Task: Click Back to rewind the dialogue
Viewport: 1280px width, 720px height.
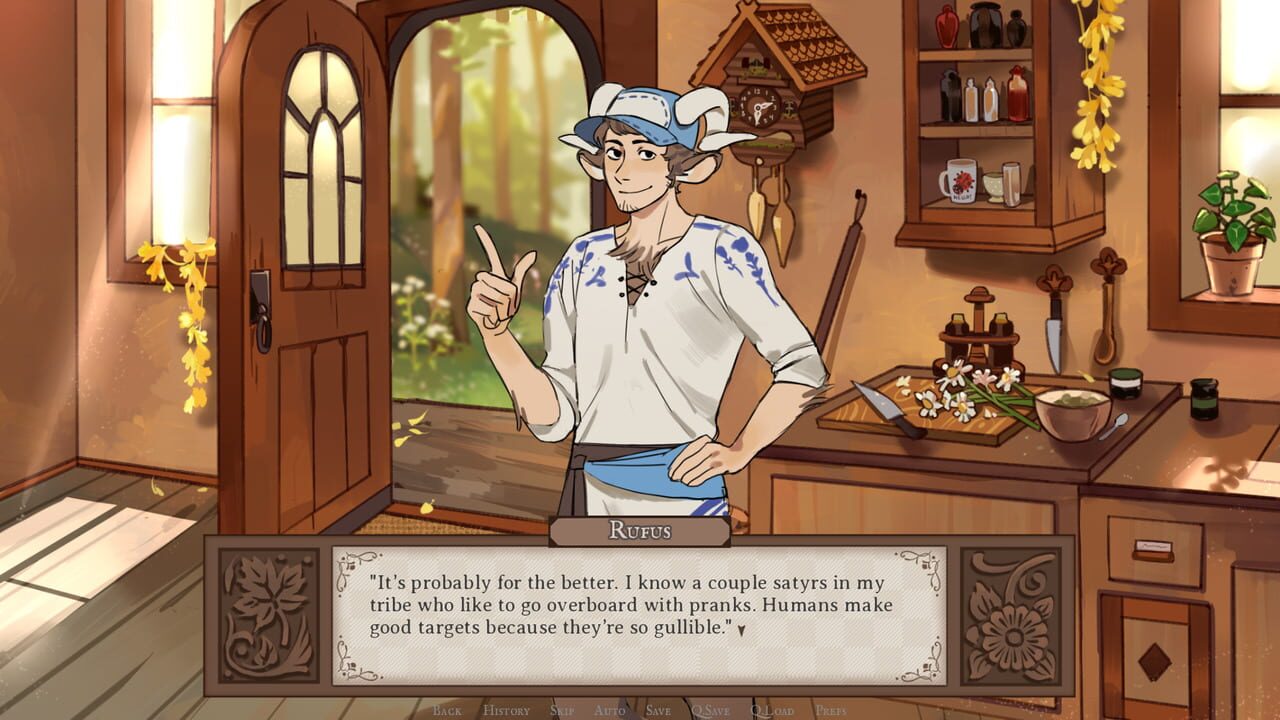Action: pyautogui.click(x=447, y=712)
